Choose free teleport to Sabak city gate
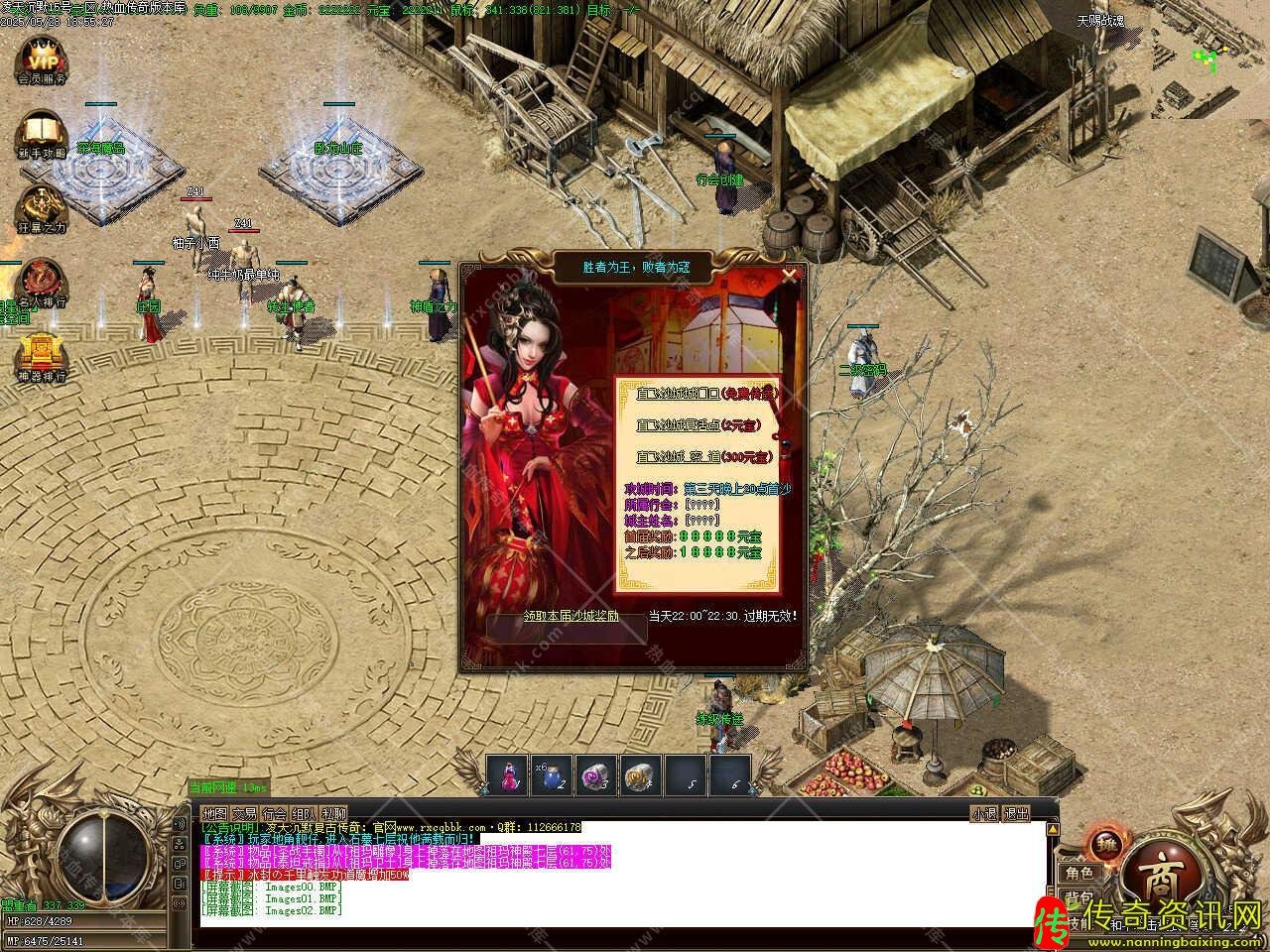The width and height of the screenshot is (1270, 952). [x=706, y=394]
